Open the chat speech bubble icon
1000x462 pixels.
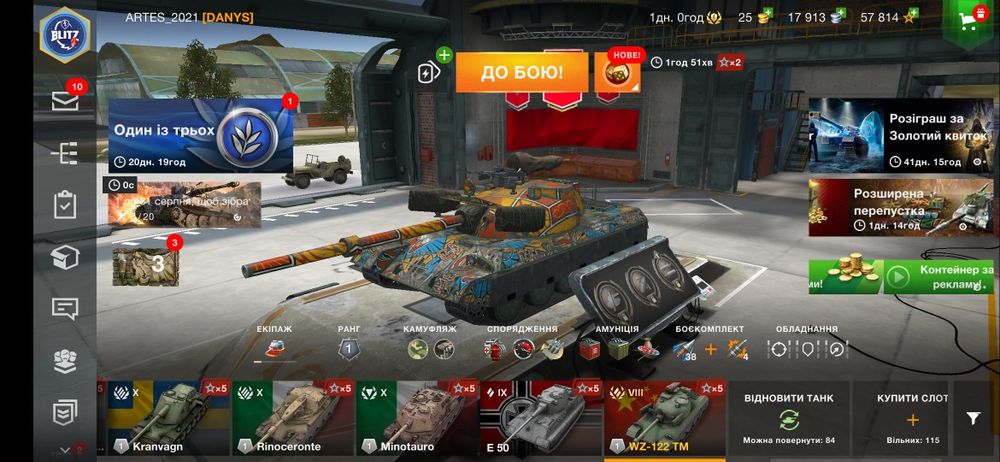click(x=65, y=308)
